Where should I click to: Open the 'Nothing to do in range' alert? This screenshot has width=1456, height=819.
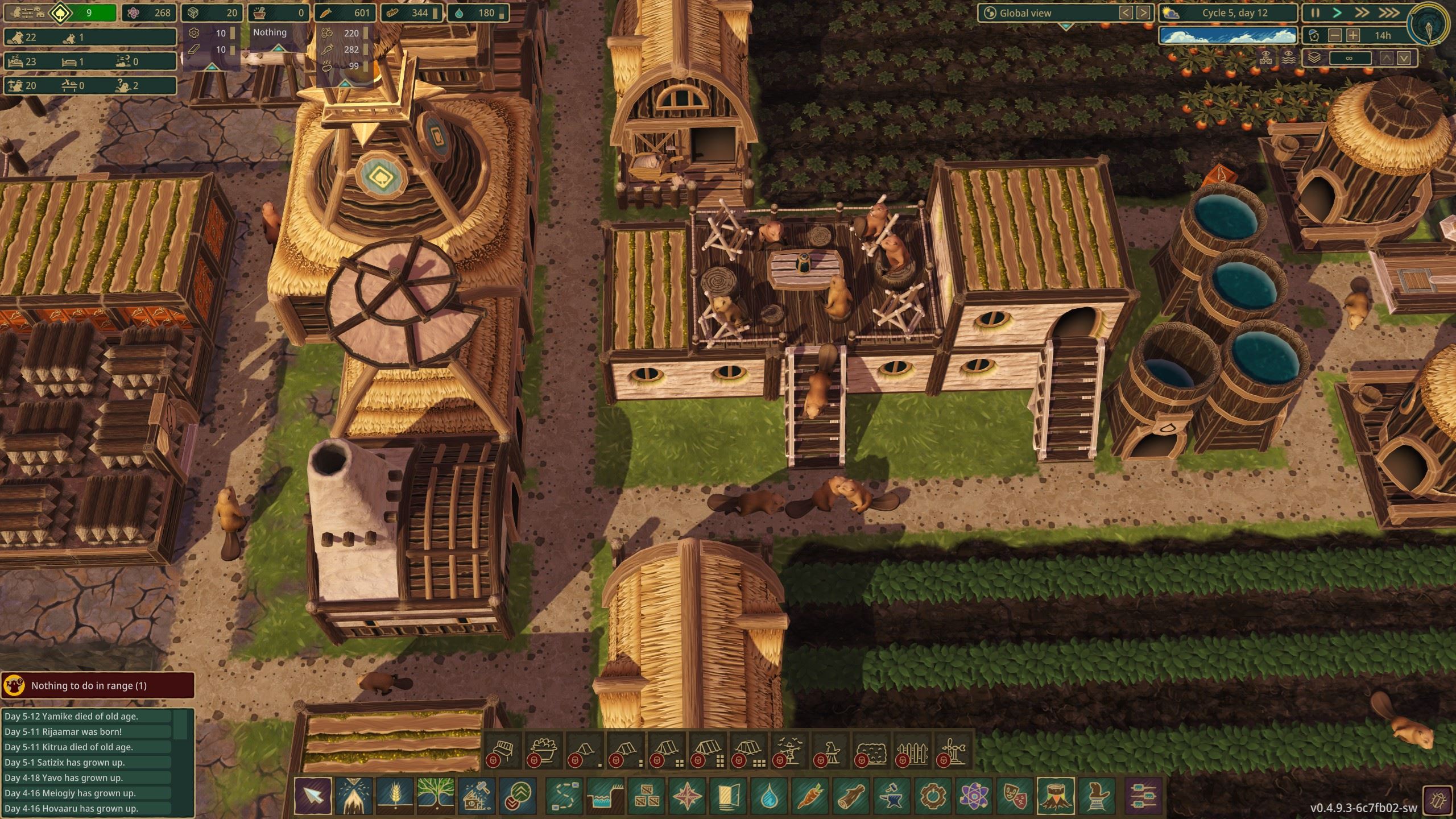coord(98,686)
